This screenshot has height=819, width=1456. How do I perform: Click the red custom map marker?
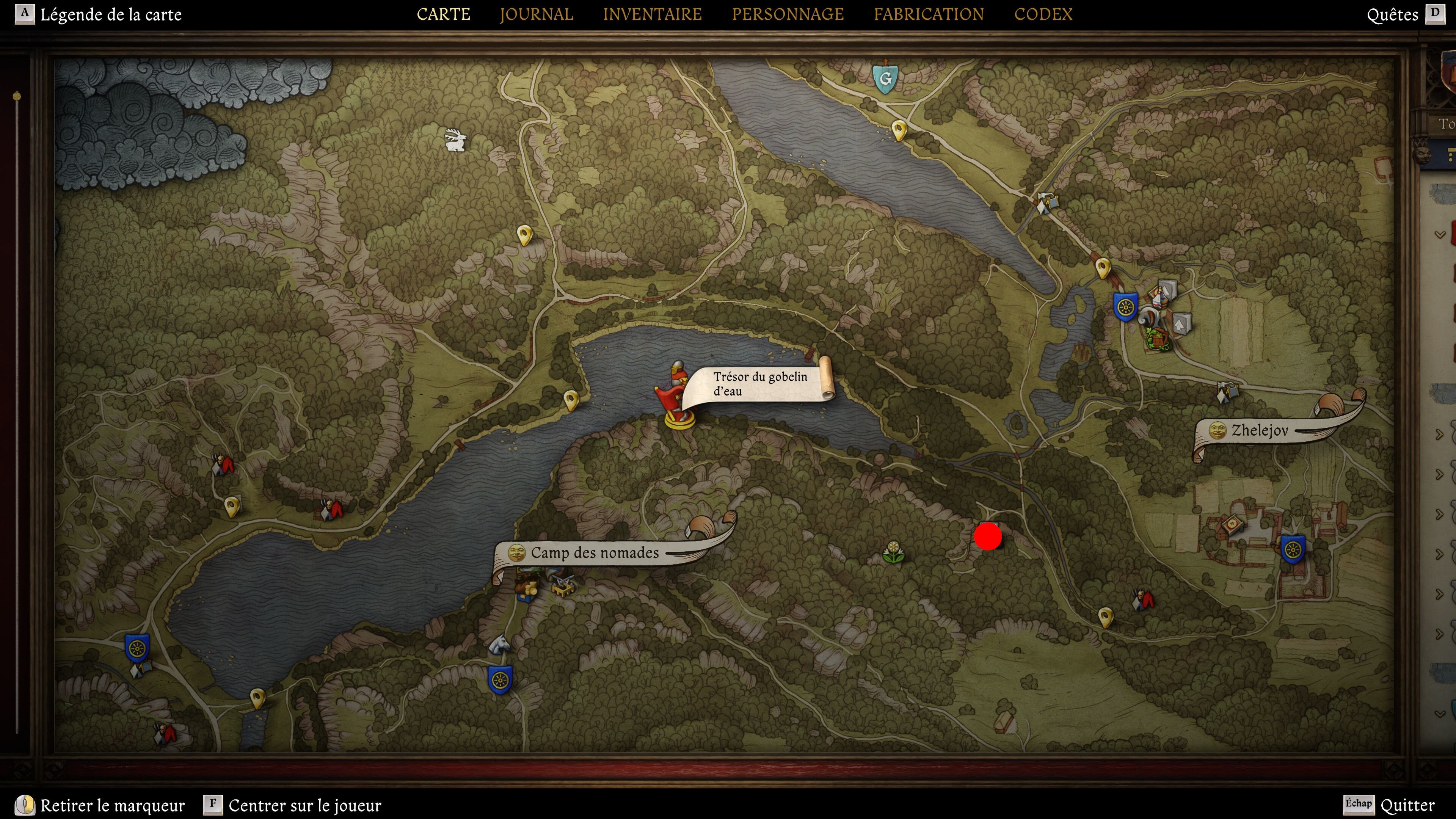pos(987,536)
